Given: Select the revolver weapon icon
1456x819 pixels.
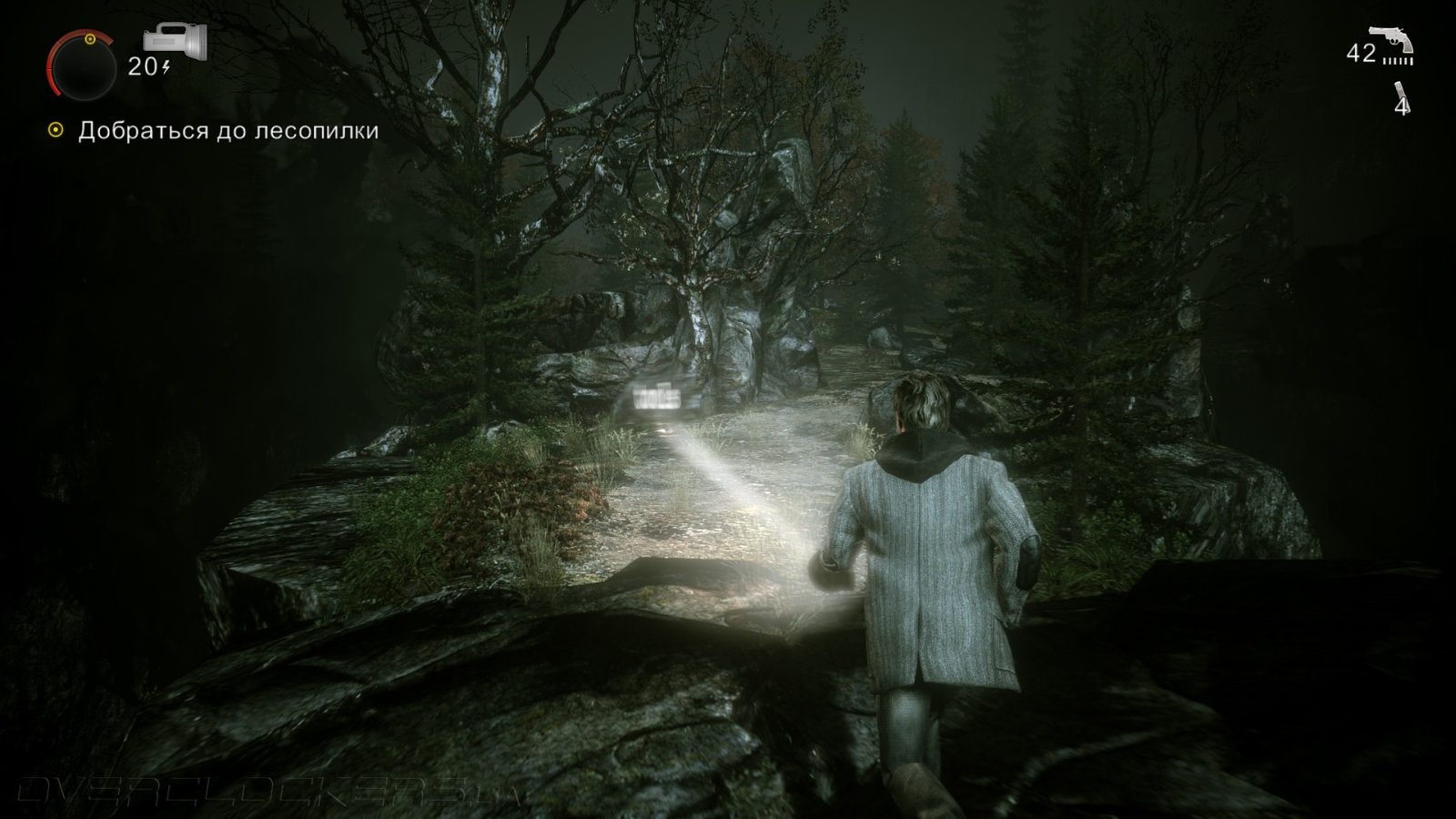Looking at the screenshot, I should [x=1391, y=40].
